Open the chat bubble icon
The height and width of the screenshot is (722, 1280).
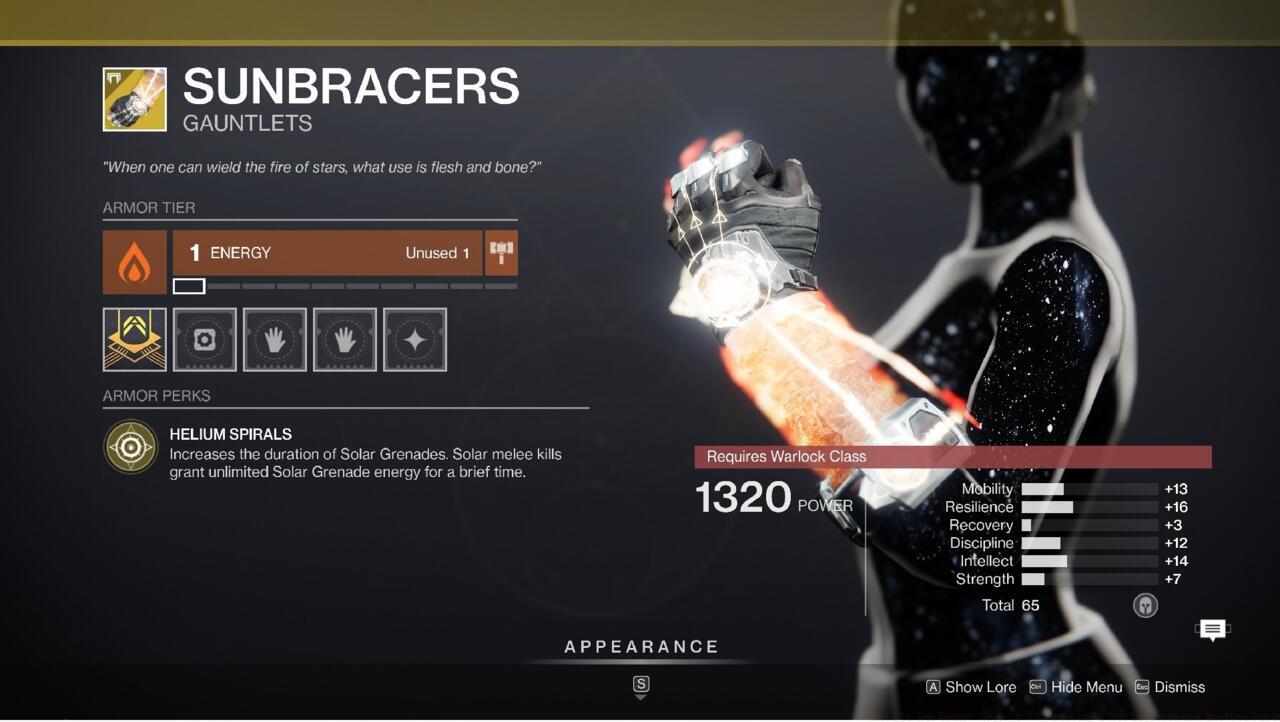coord(1211,629)
